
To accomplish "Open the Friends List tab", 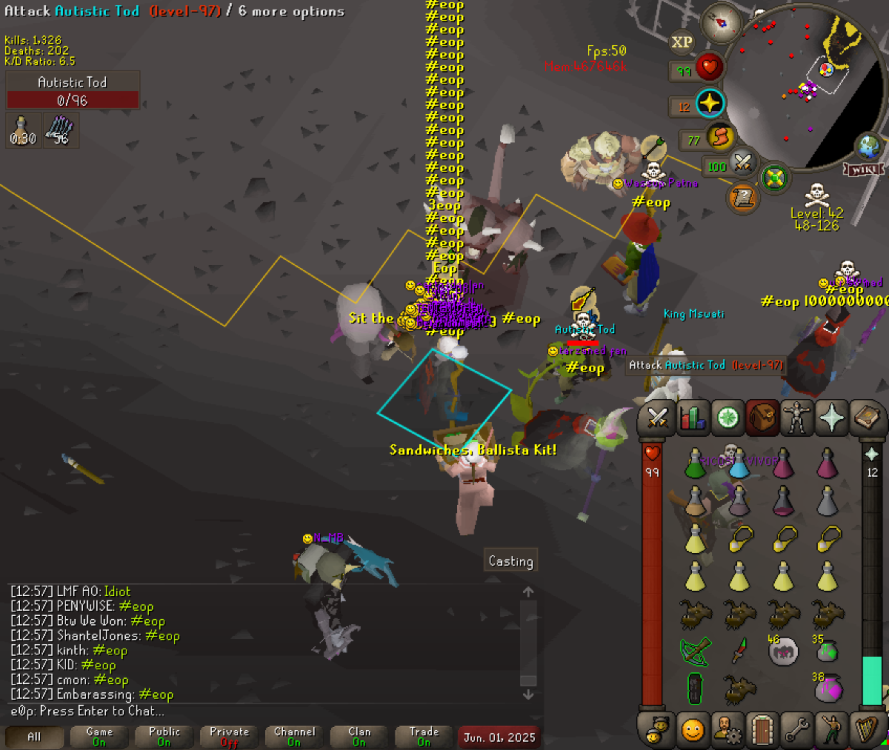I will click(692, 728).
